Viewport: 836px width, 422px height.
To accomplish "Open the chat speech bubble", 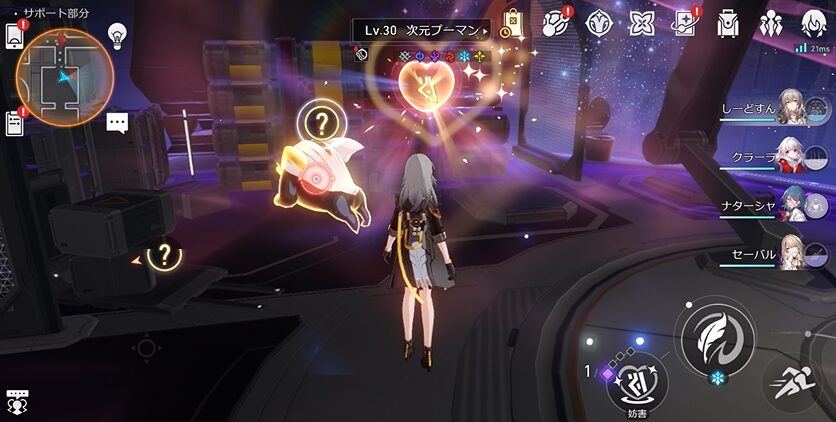I will (x=118, y=123).
